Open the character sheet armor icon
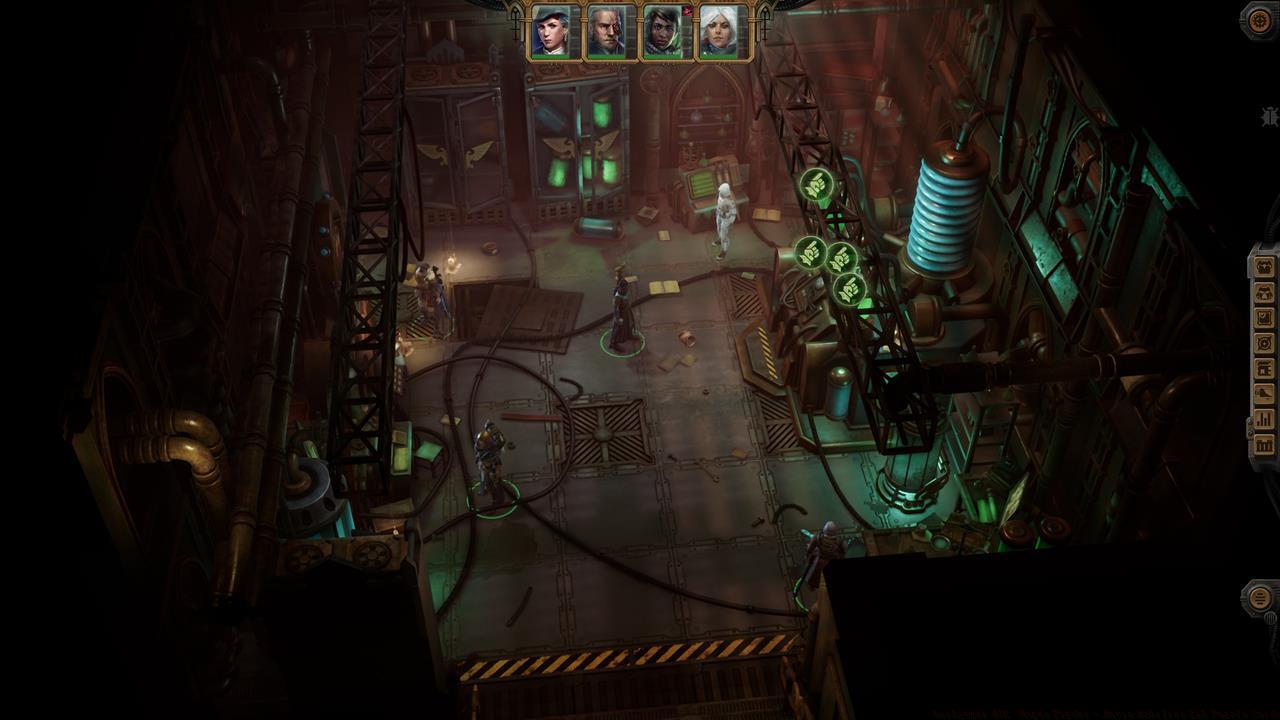The width and height of the screenshot is (1280, 720). (x=1264, y=292)
